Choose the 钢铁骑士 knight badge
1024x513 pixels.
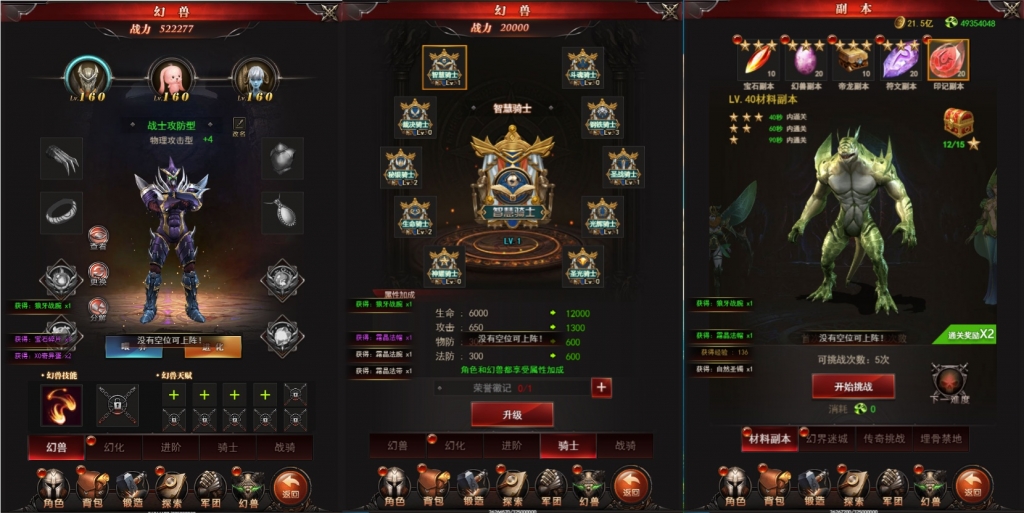coord(602,116)
